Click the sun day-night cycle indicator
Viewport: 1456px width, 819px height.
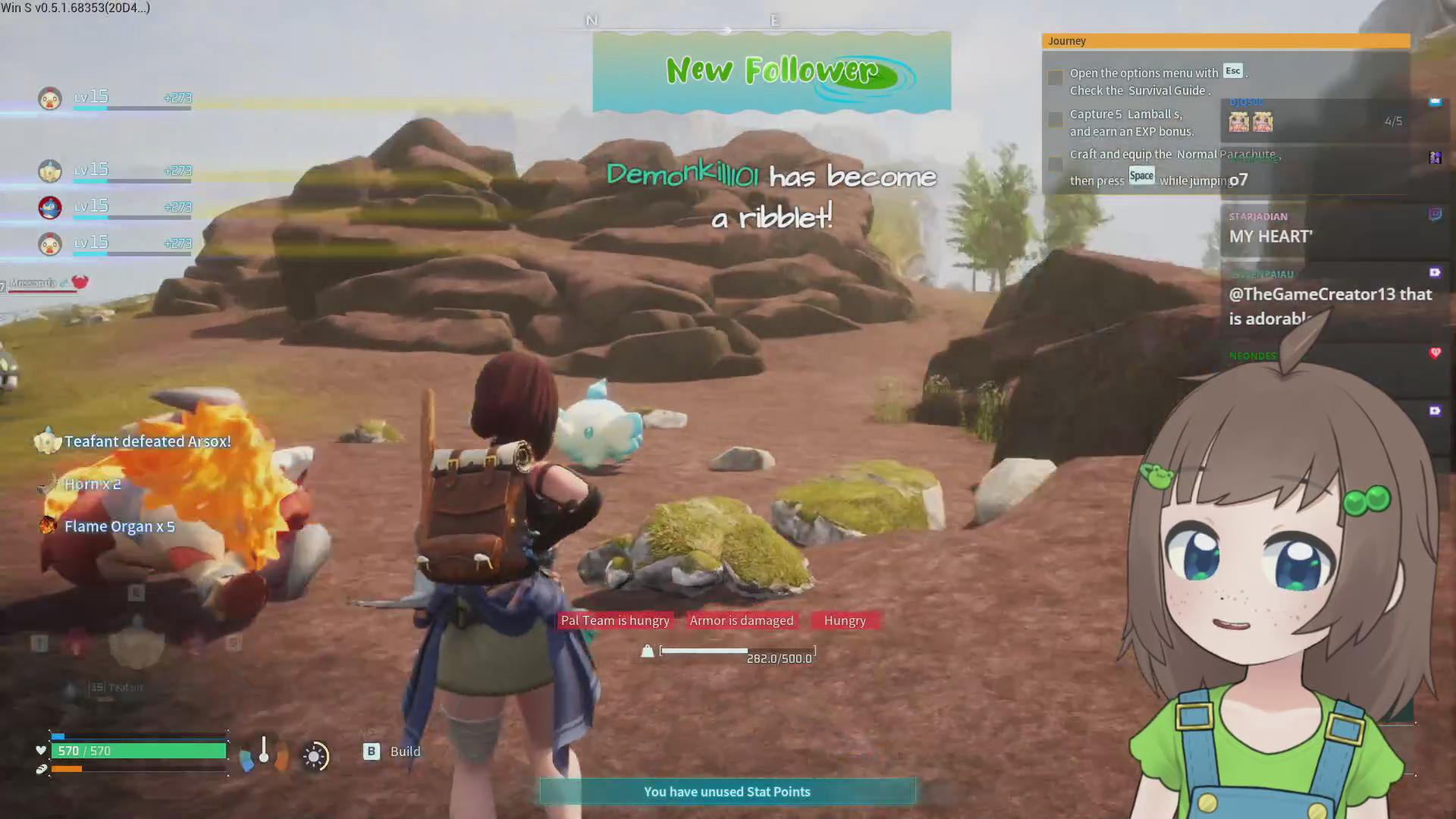[x=315, y=756]
